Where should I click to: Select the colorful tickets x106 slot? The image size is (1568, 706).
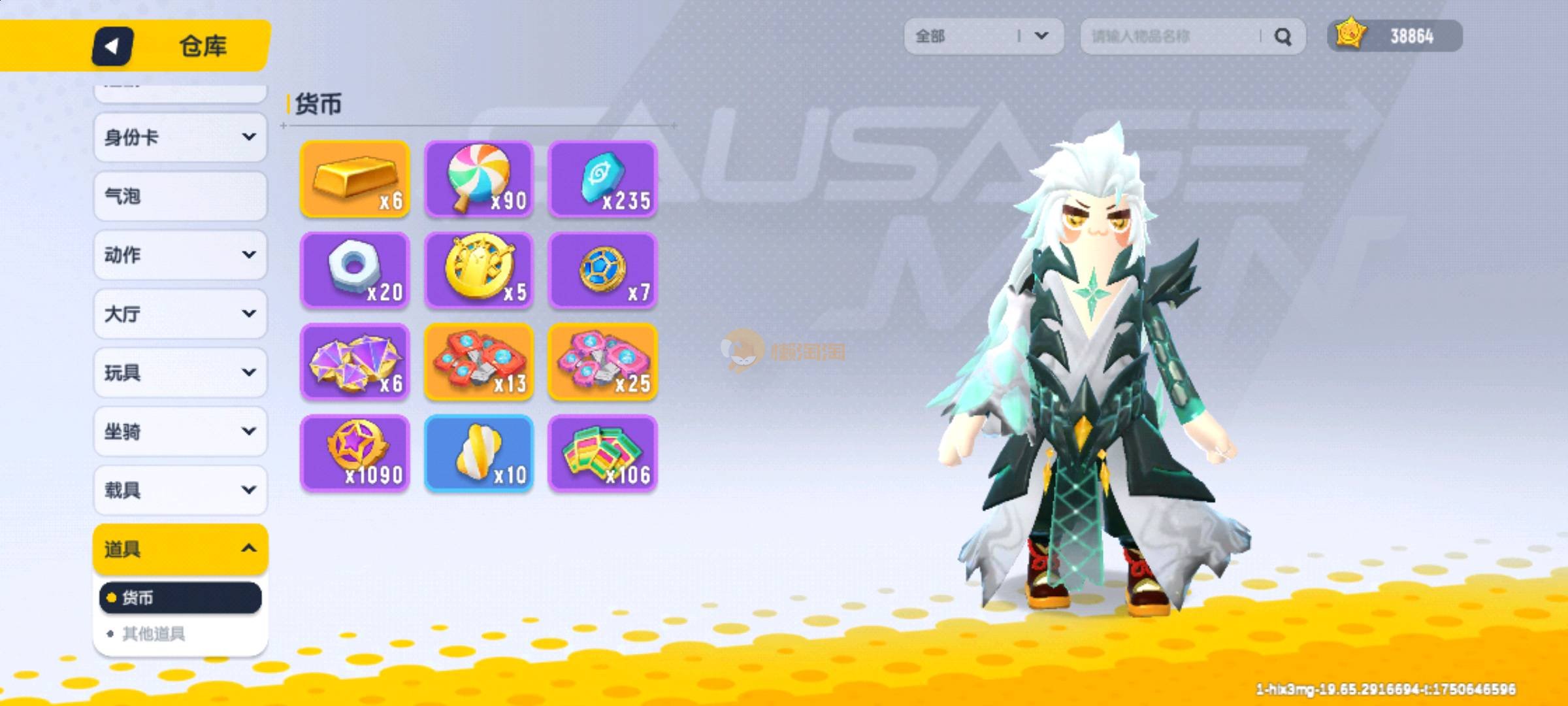pos(603,453)
